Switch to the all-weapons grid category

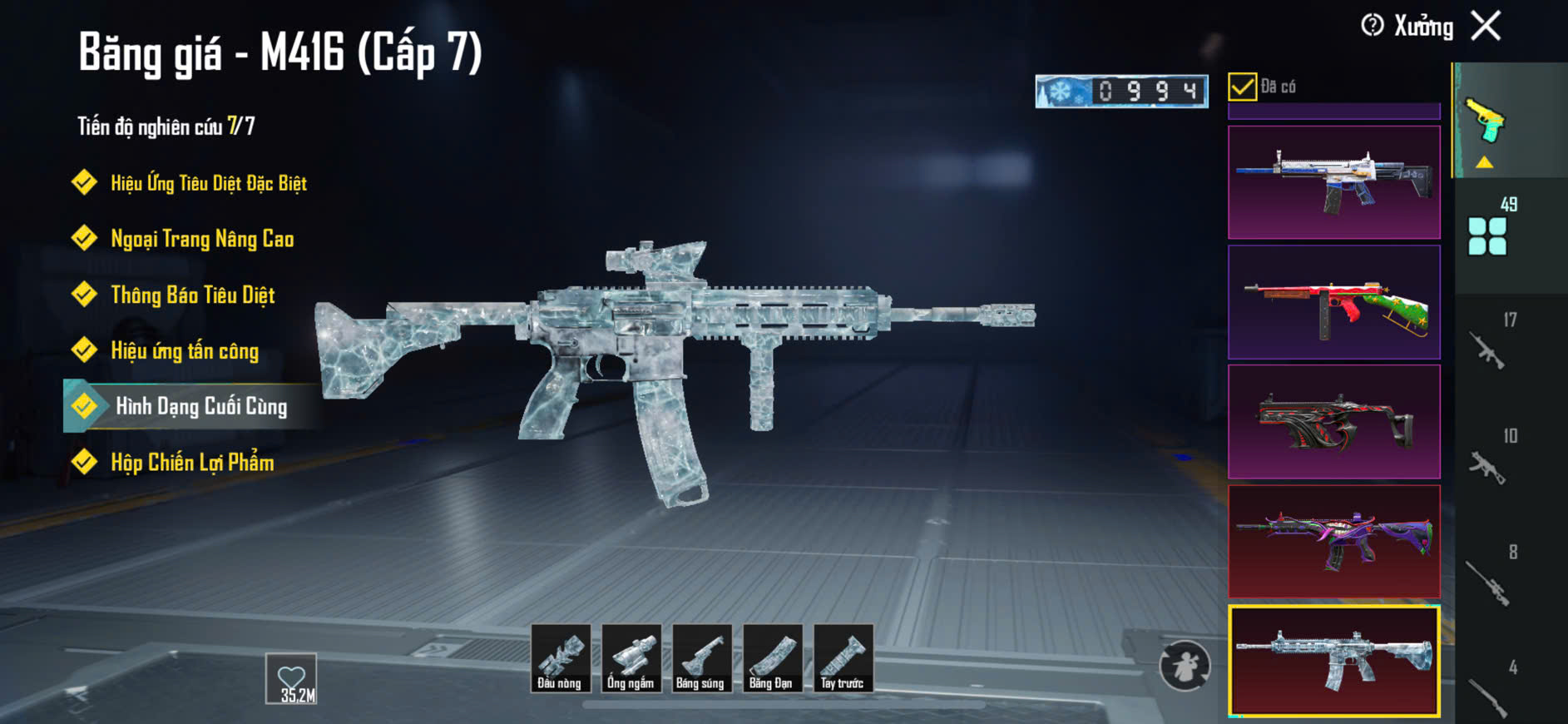(x=1487, y=236)
